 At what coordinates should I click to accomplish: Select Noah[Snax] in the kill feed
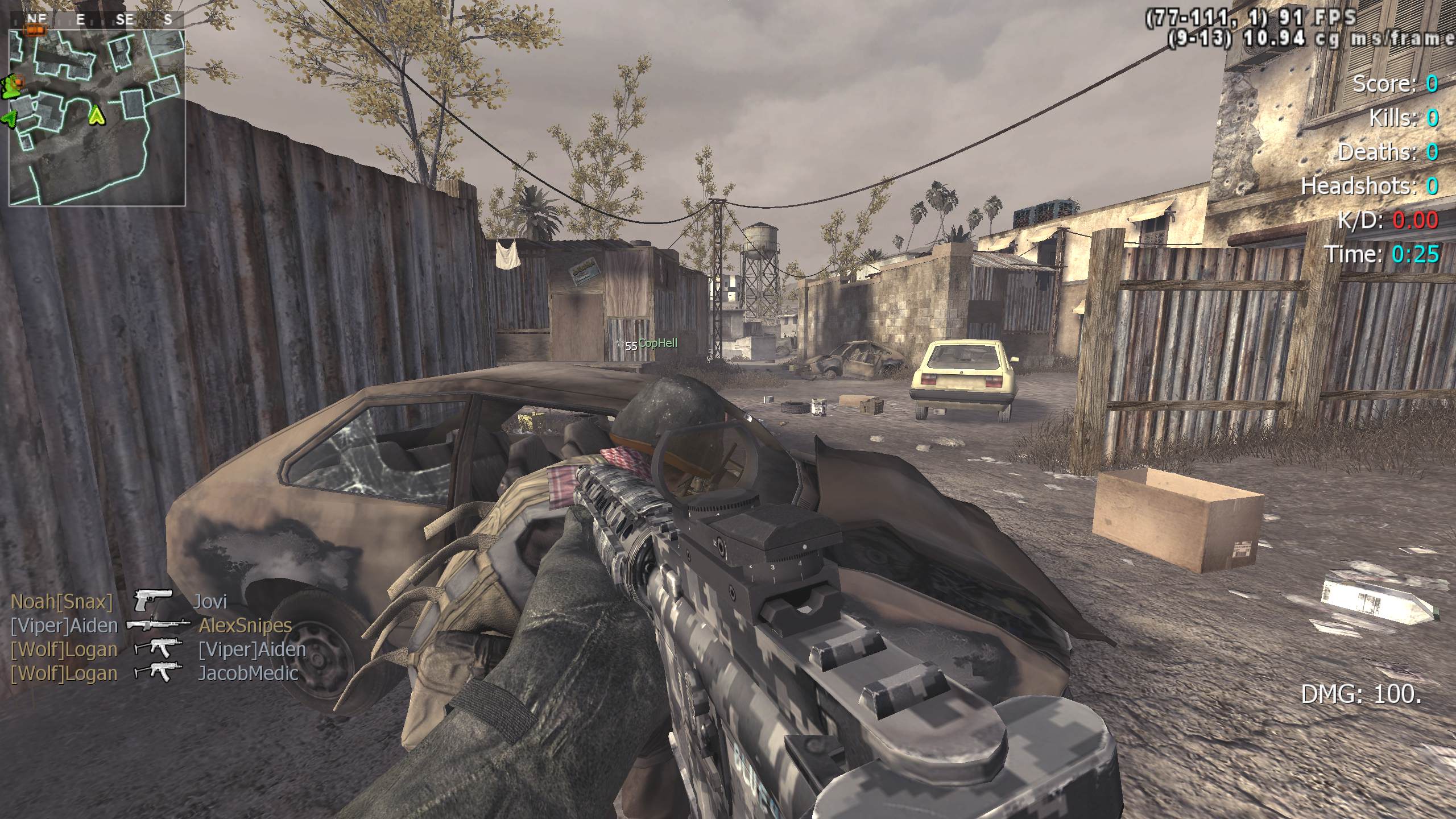(x=62, y=602)
